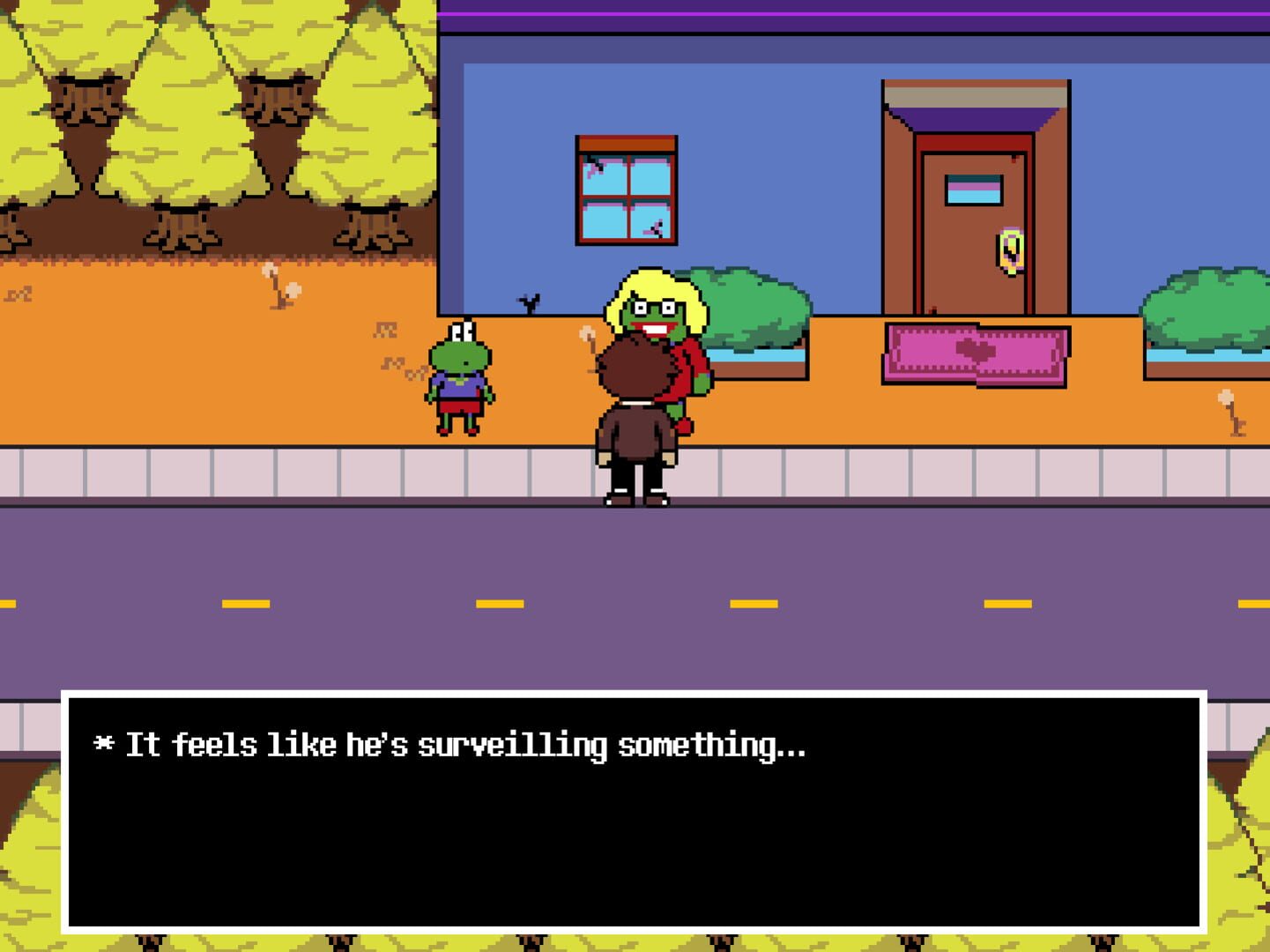Click the cracked window on the blue house
Screen dimensions: 1270x952
pyautogui.click(x=625, y=188)
